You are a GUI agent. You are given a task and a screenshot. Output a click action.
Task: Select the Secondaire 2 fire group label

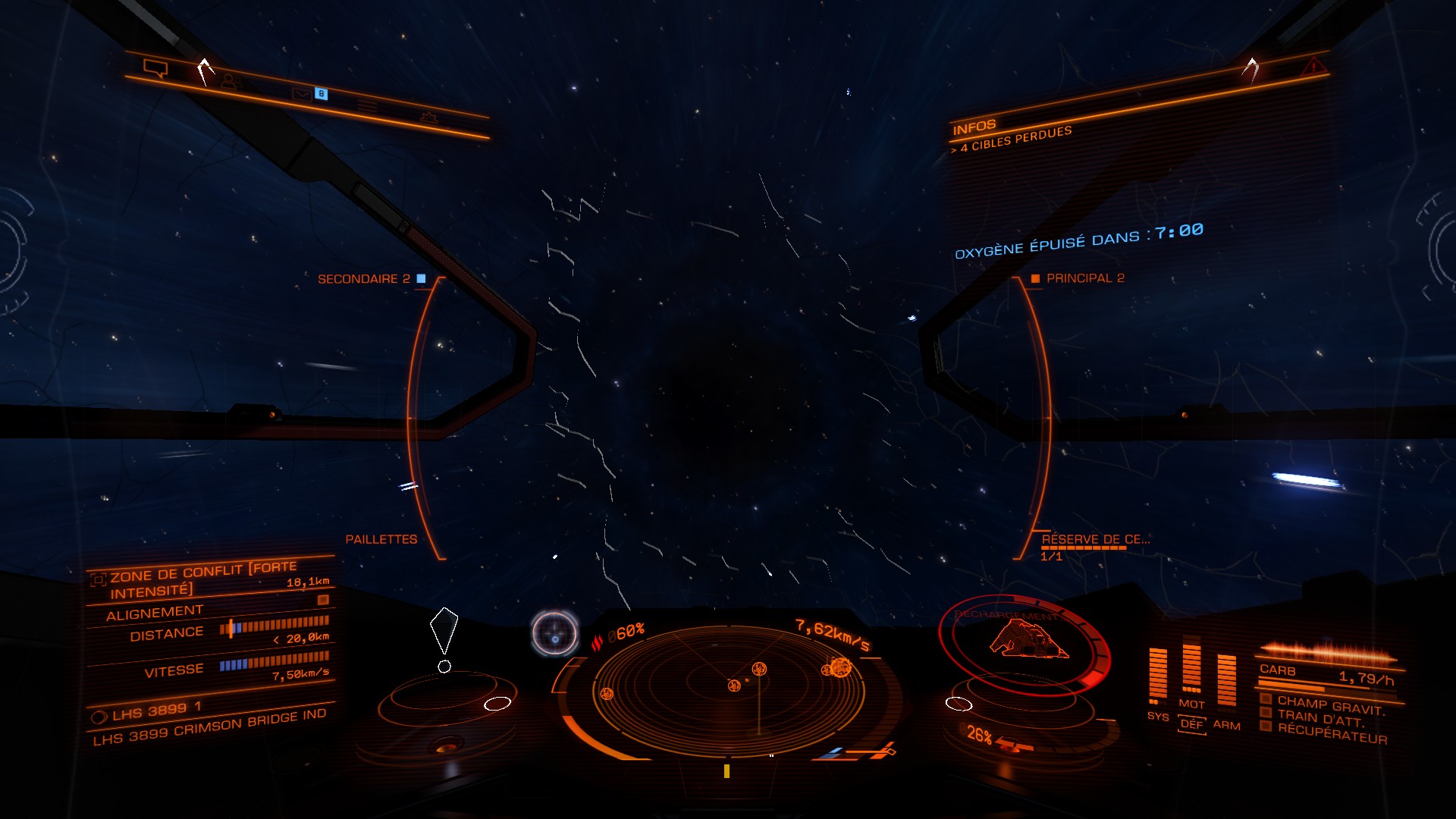(363, 279)
